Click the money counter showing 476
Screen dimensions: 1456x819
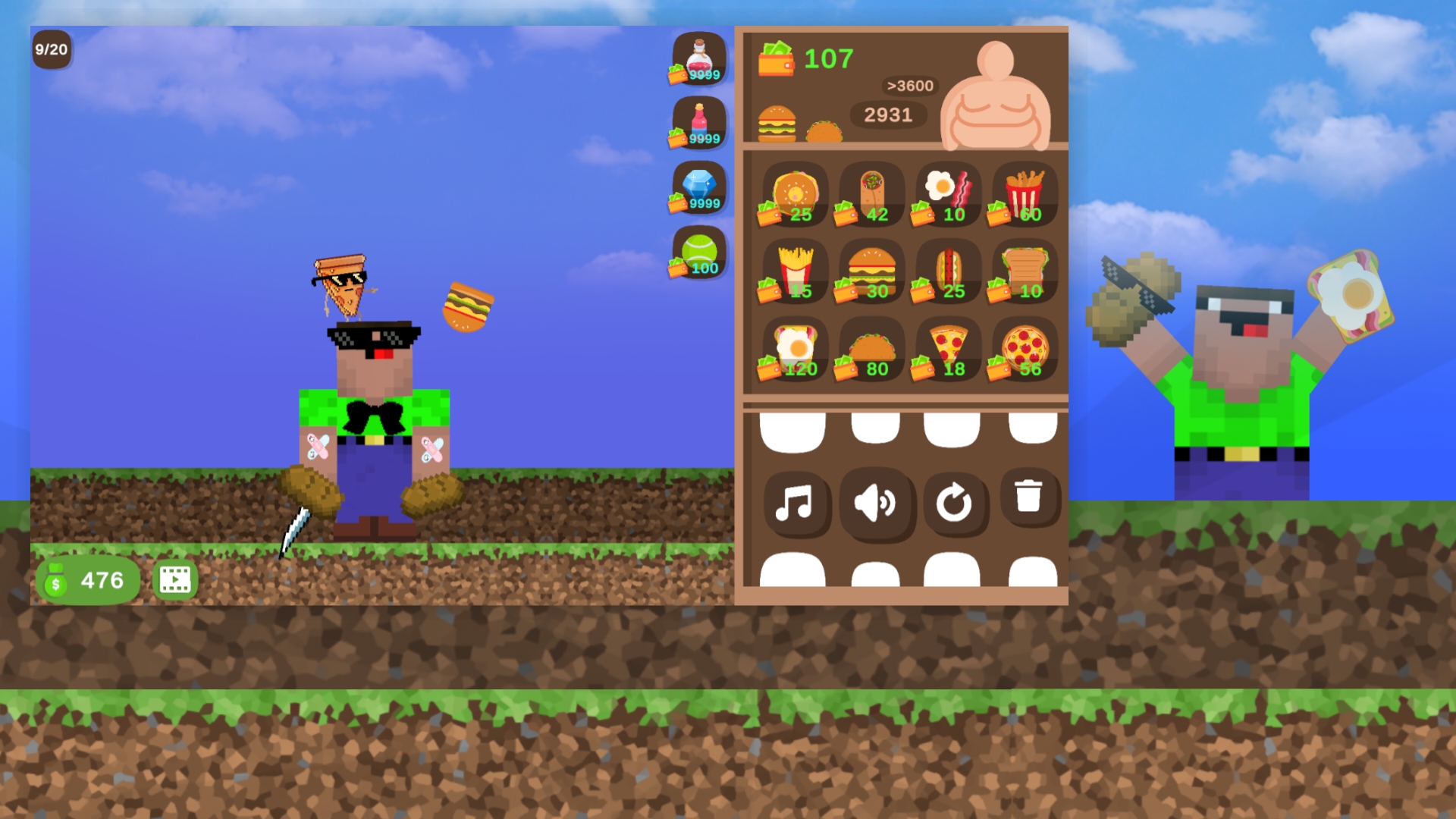[x=87, y=579]
